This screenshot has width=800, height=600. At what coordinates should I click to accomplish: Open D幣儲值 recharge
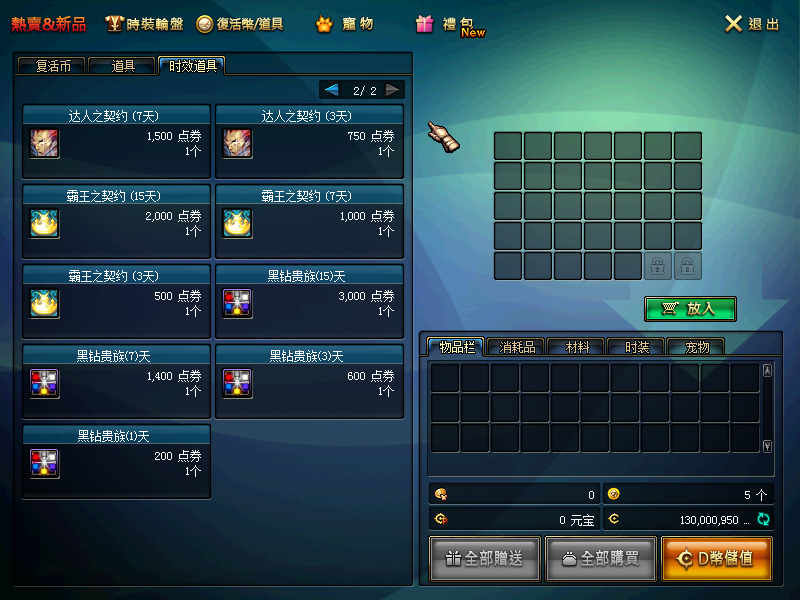[x=716, y=559]
